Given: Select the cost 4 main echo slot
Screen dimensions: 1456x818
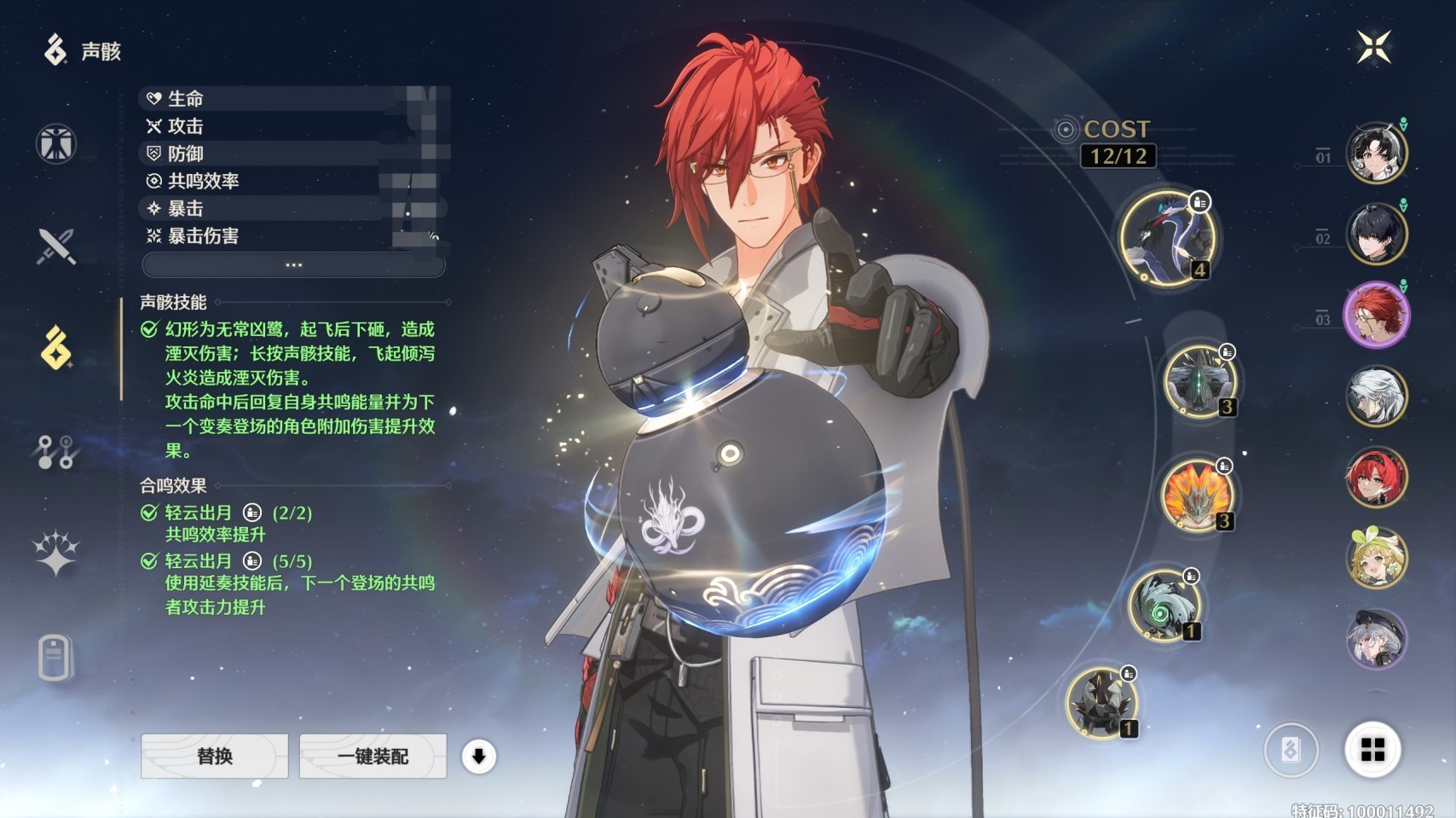Looking at the screenshot, I should coord(1168,238).
